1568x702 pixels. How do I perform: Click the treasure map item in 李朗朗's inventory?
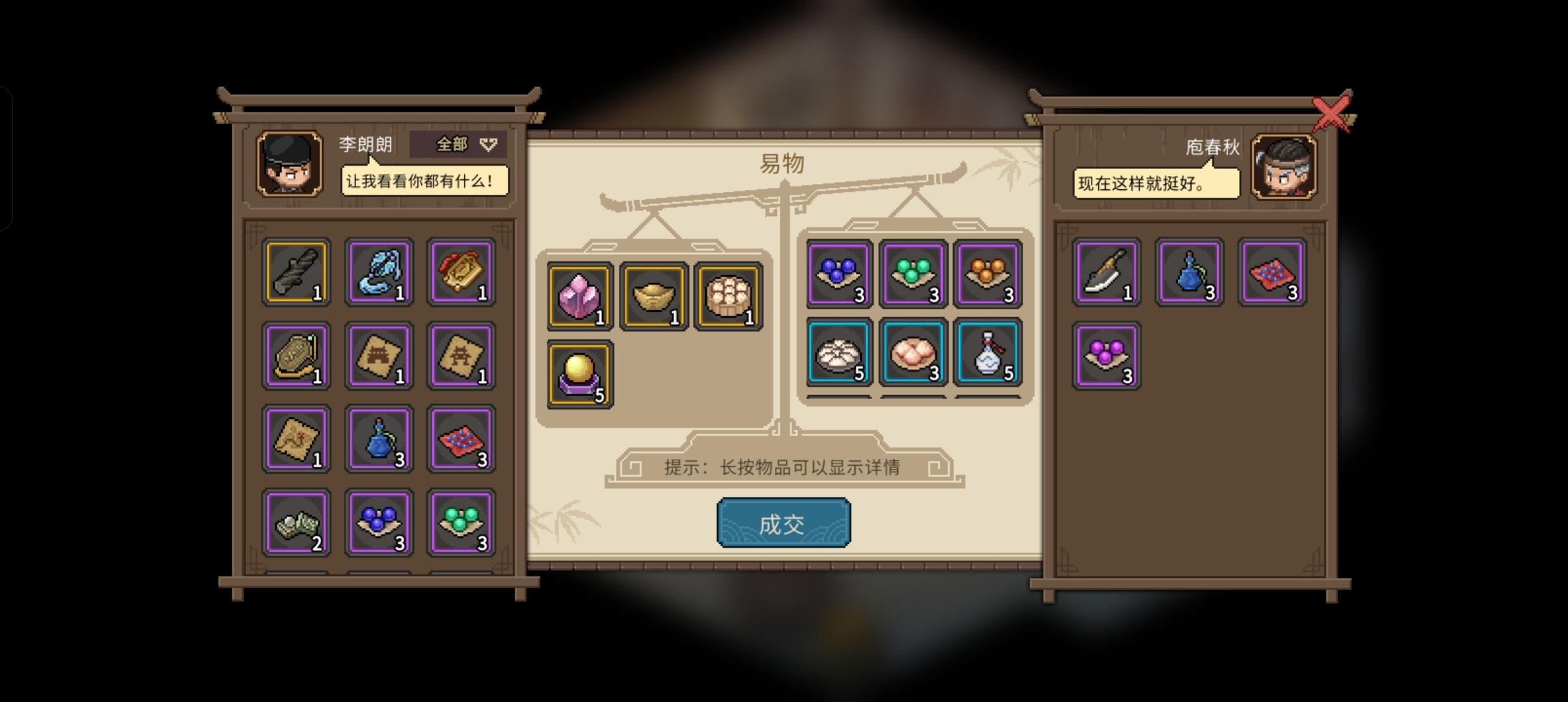pos(296,438)
